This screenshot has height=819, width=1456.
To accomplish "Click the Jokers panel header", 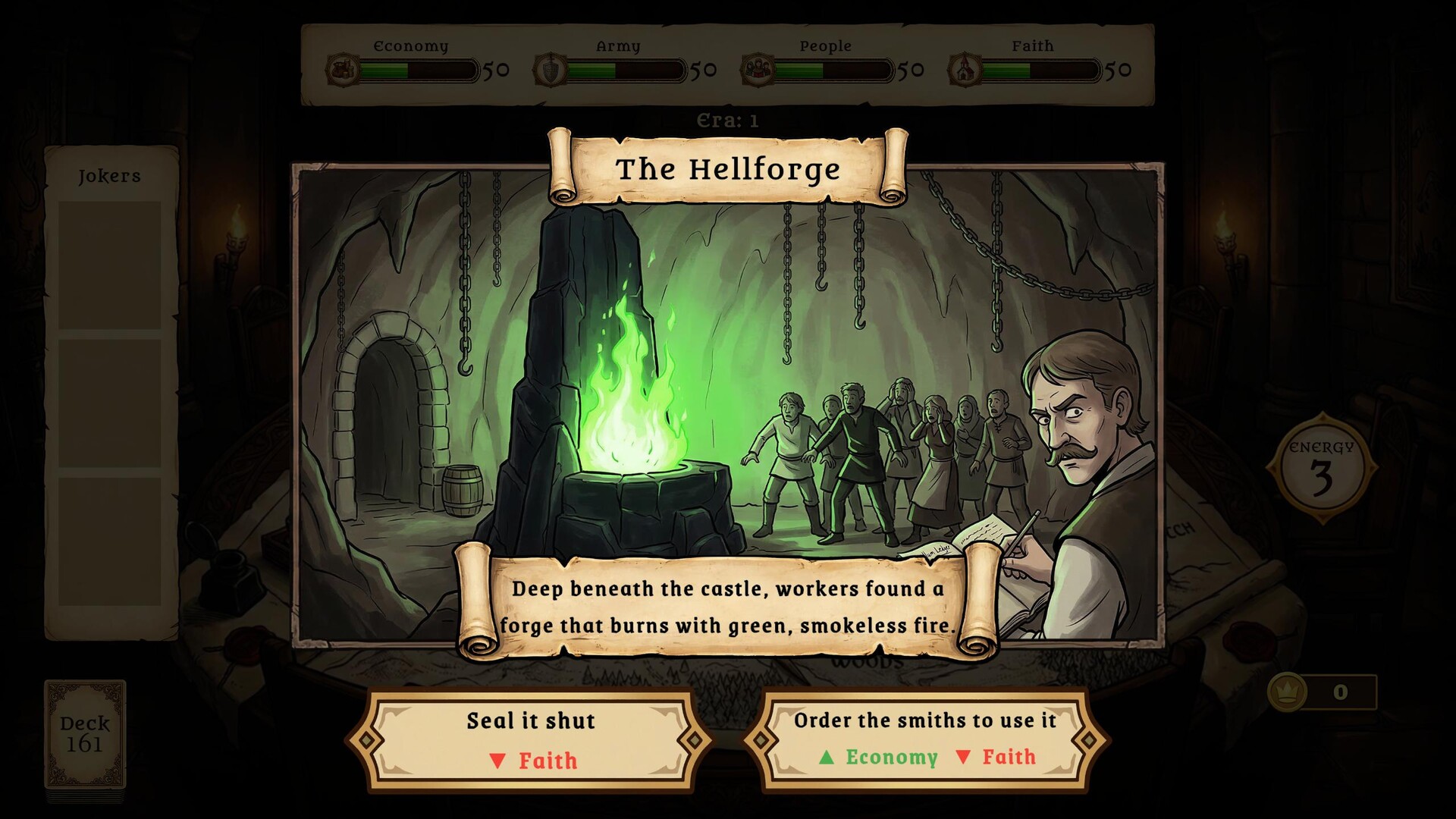I will click(x=108, y=175).
